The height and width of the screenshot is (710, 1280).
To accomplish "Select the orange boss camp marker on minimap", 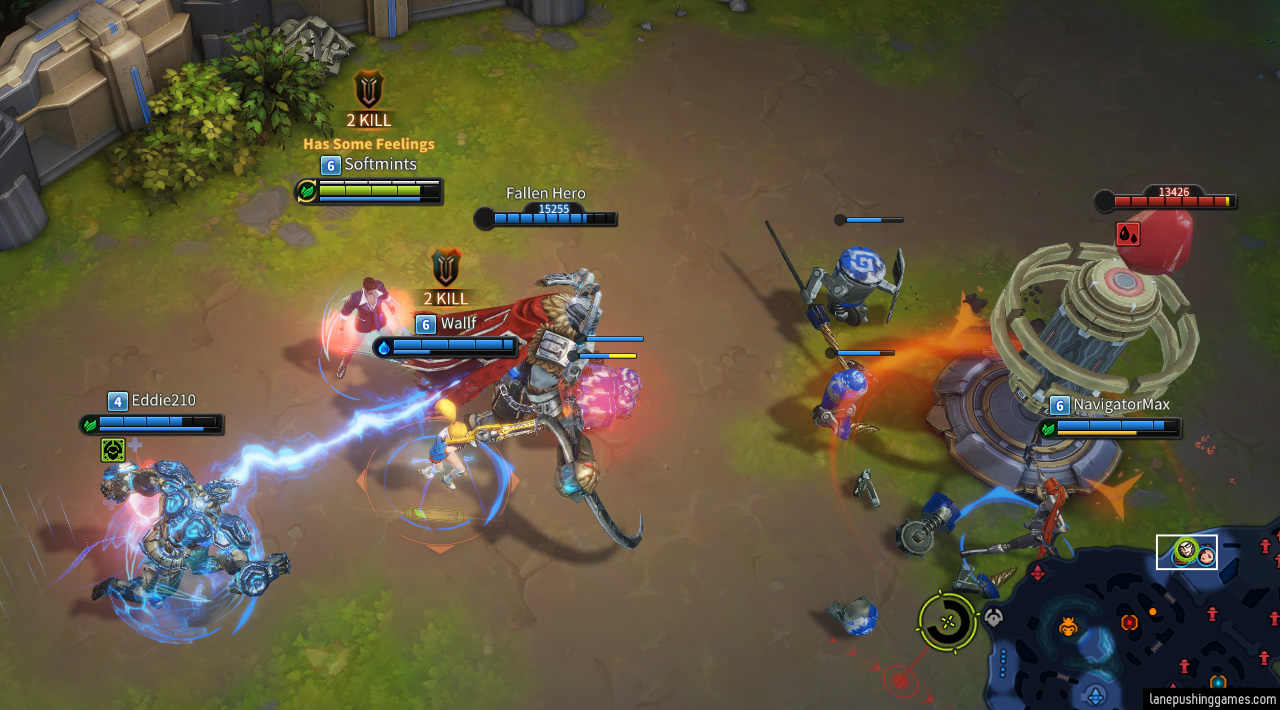I will click(1068, 628).
